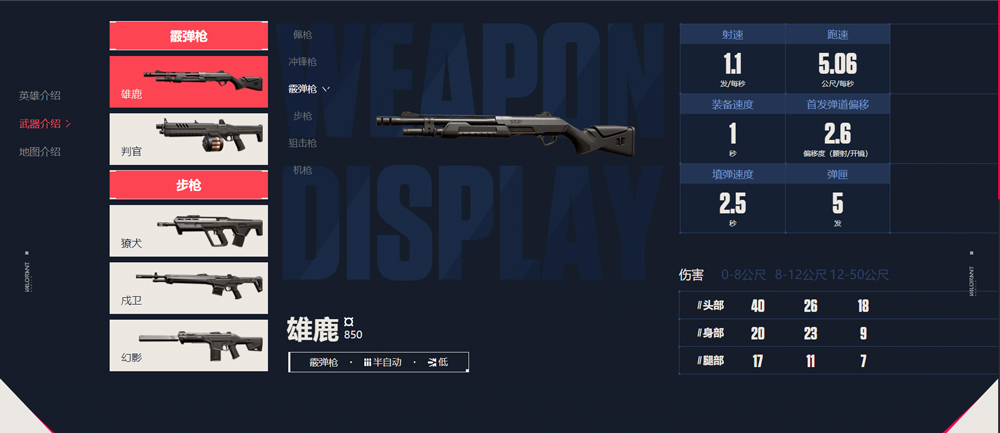Image resolution: width=1000 pixels, height=433 pixels.
Task: Pick the 獠犬 rifle card
Action: click(189, 231)
